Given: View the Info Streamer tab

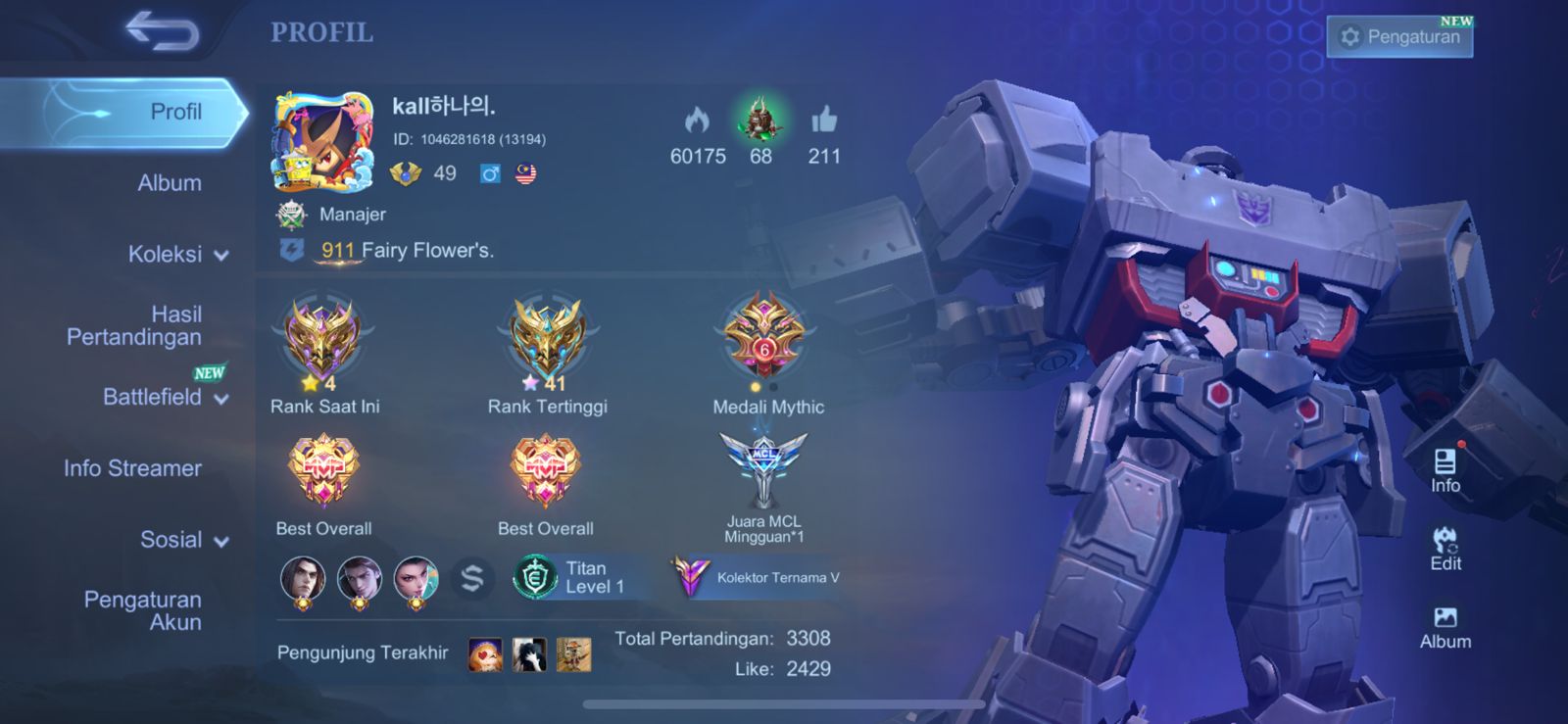Looking at the screenshot, I should pos(133,468).
